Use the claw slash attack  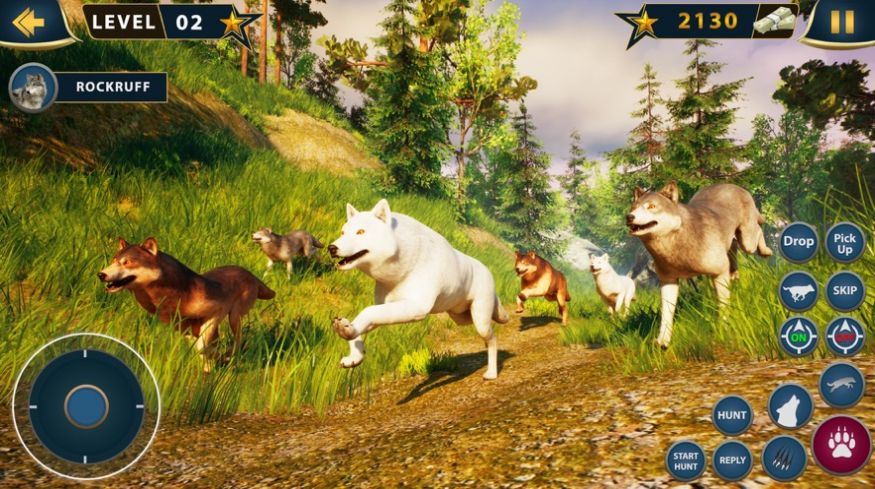[784, 458]
